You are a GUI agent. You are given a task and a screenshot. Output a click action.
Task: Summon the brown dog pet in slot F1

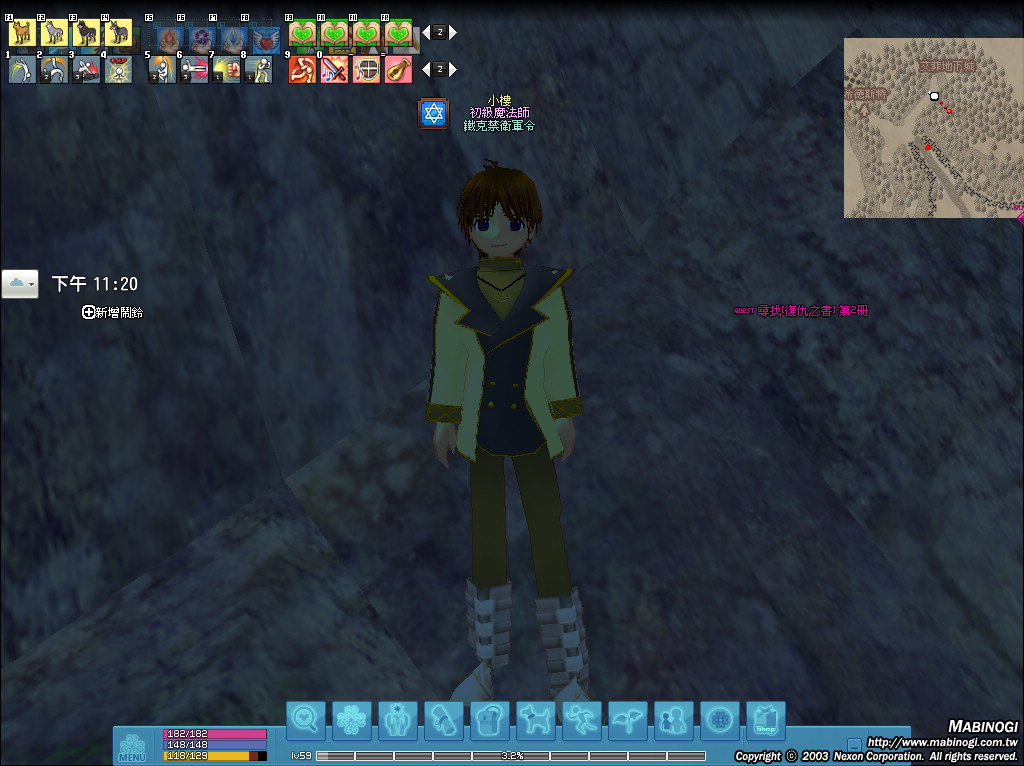pos(22,33)
